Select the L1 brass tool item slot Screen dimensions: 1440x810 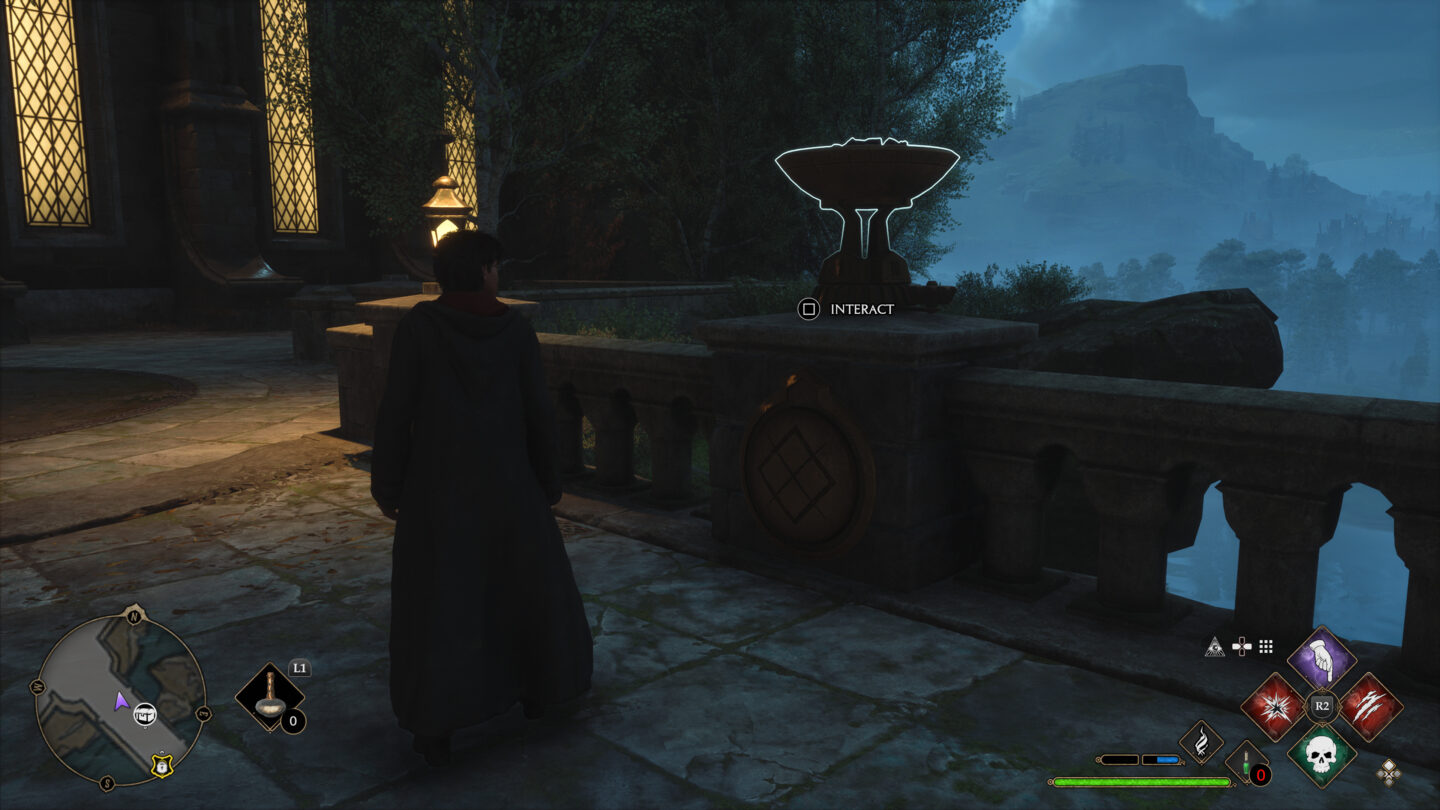[270, 696]
